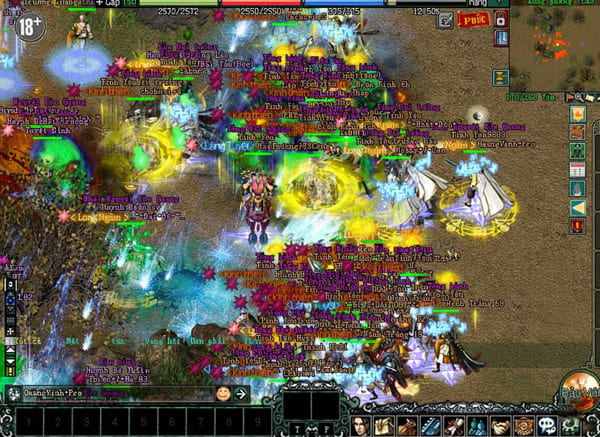The width and height of the screenshot is (600, 437).
Task: Select the green figure icon in side panel
Action: point(578,150)
